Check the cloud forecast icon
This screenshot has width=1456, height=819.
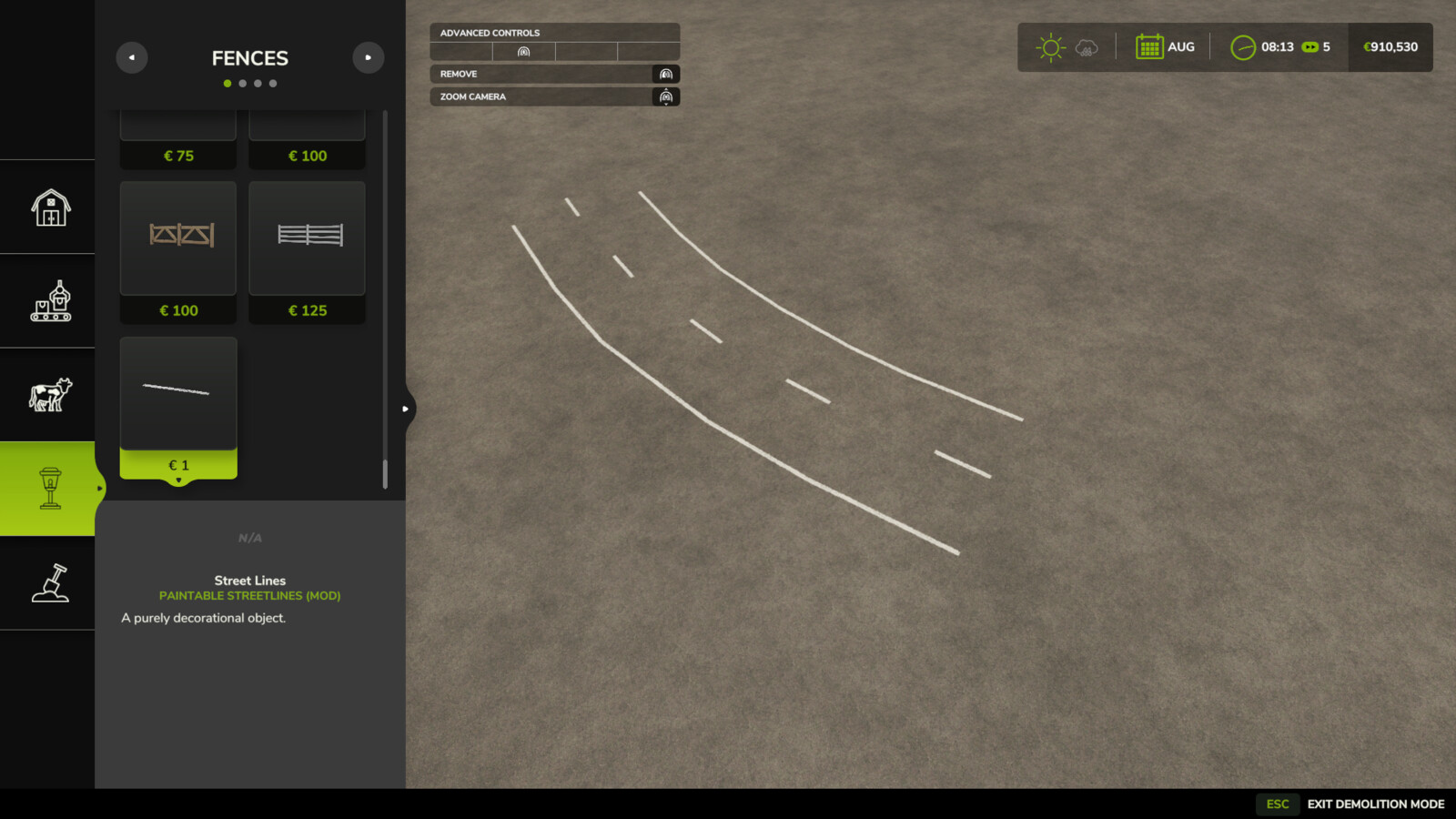(1086, 45)
